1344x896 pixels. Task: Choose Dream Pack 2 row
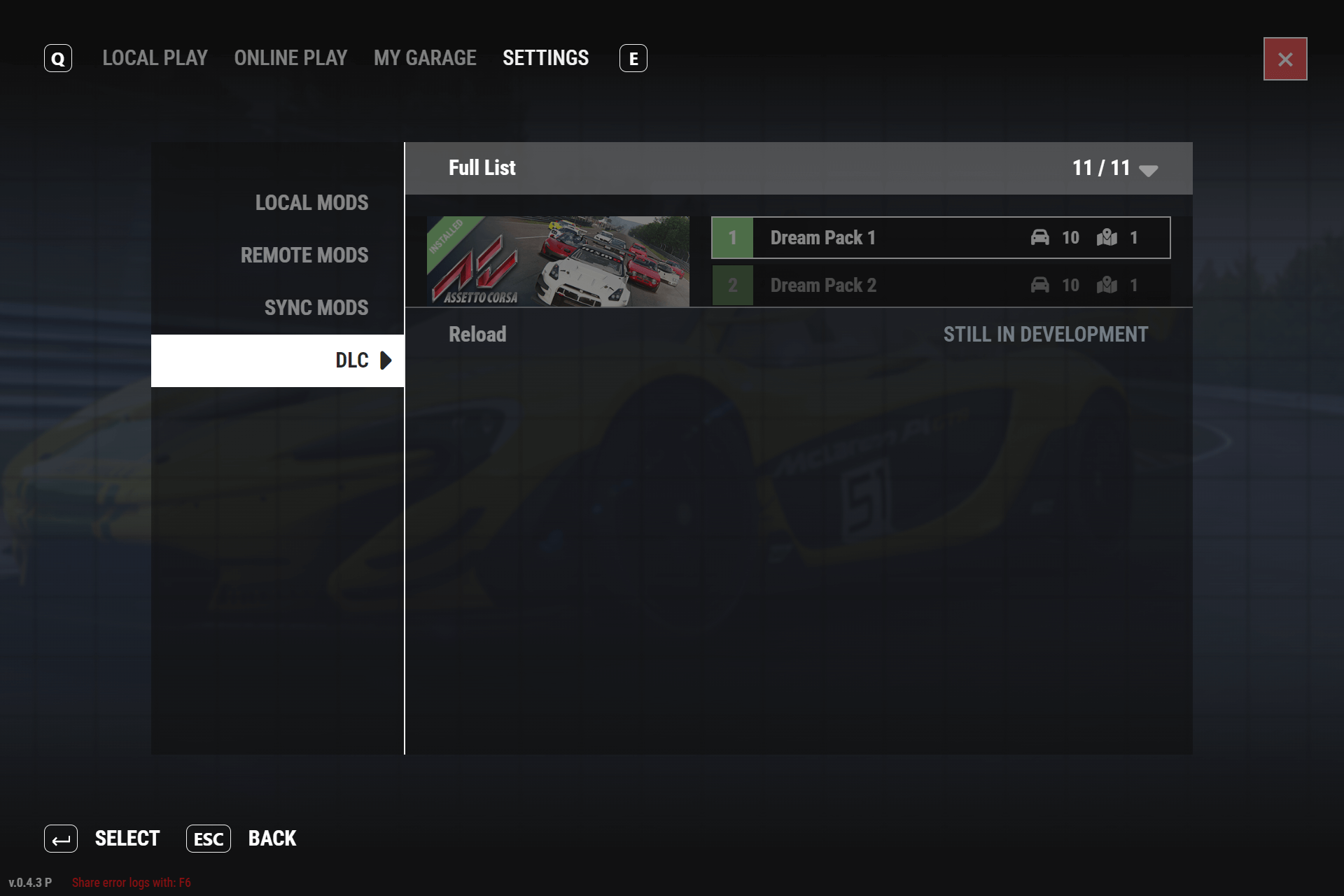coord(940,286)
